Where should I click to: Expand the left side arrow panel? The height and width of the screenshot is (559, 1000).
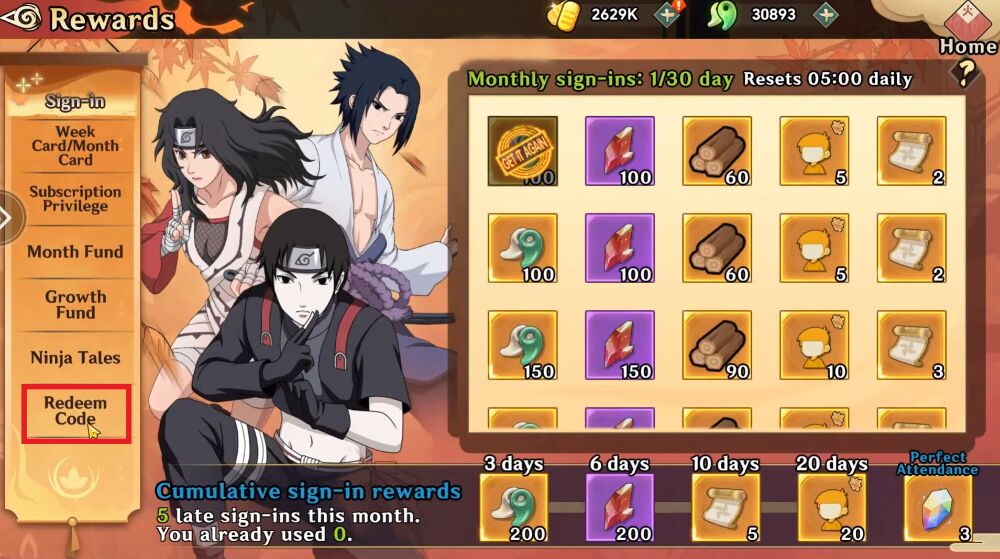9,216
